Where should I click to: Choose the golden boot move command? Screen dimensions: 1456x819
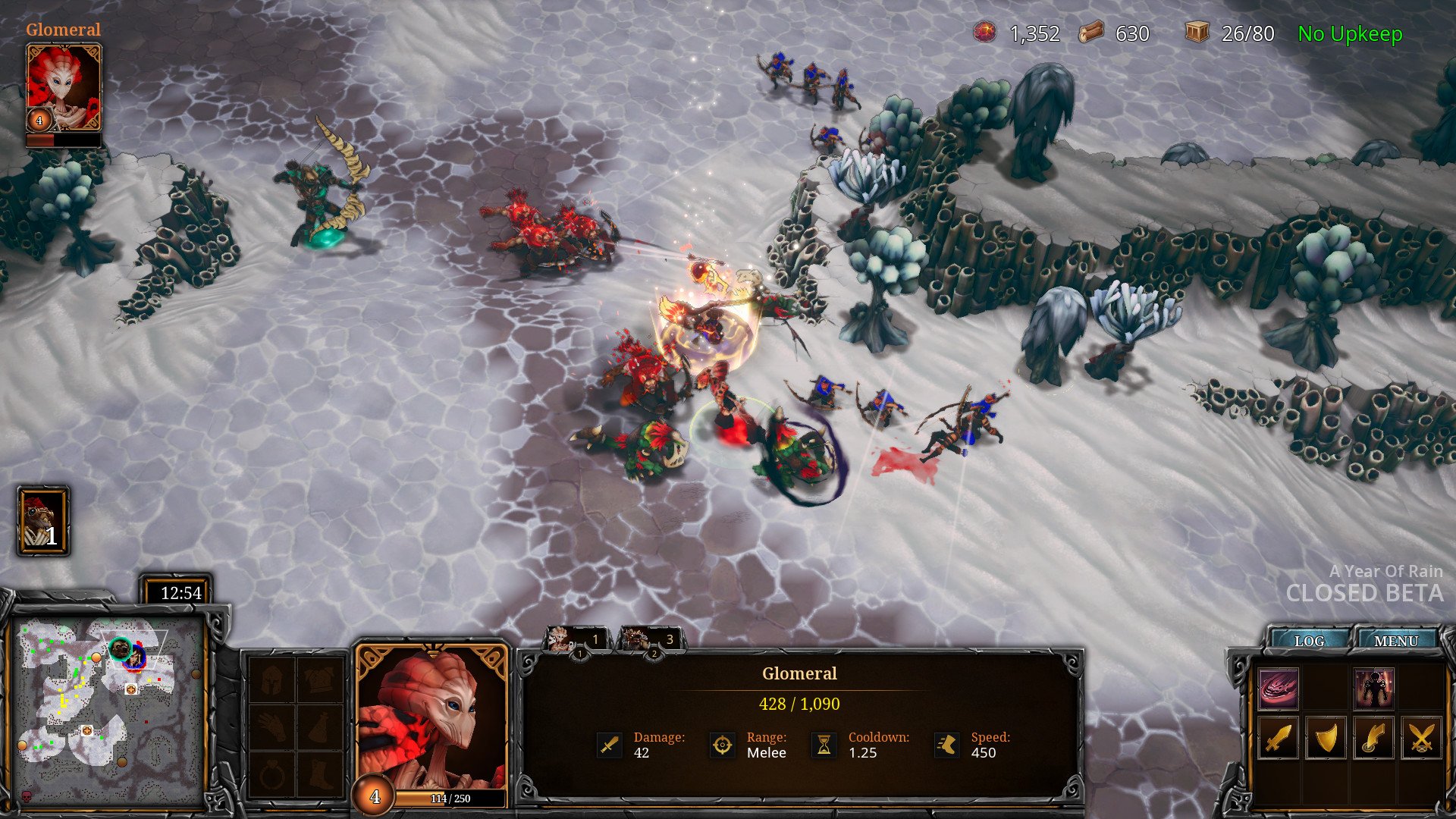[x=1373, y=737]
